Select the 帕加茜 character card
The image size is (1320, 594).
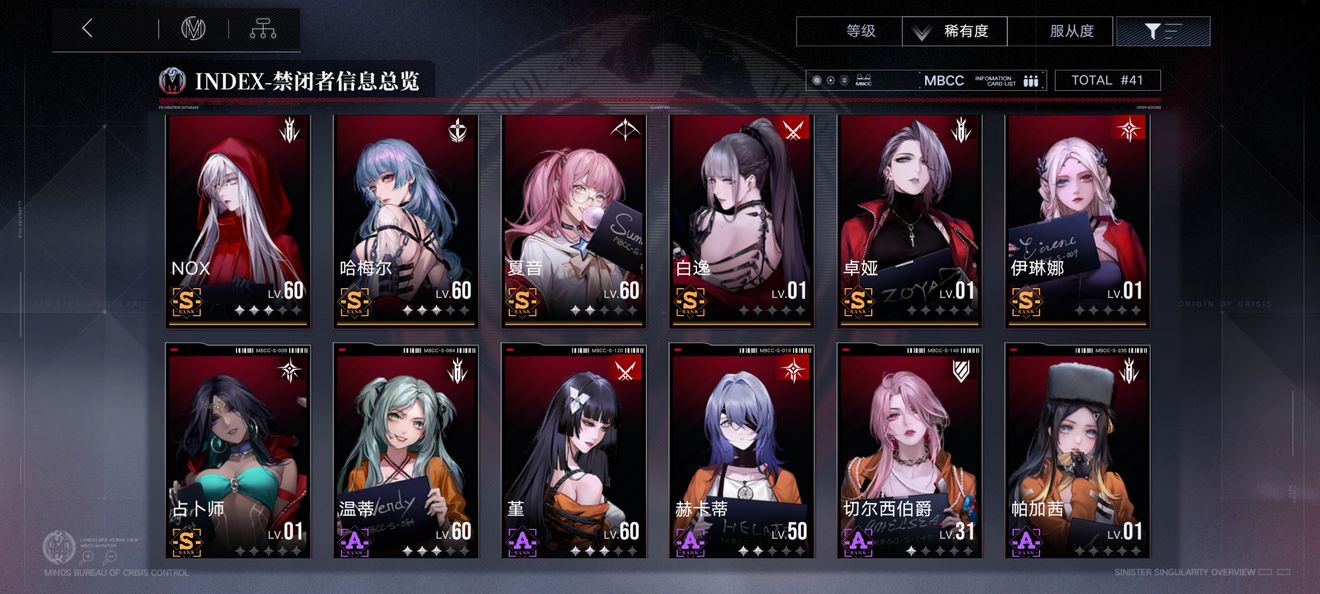click(1078, 450)
